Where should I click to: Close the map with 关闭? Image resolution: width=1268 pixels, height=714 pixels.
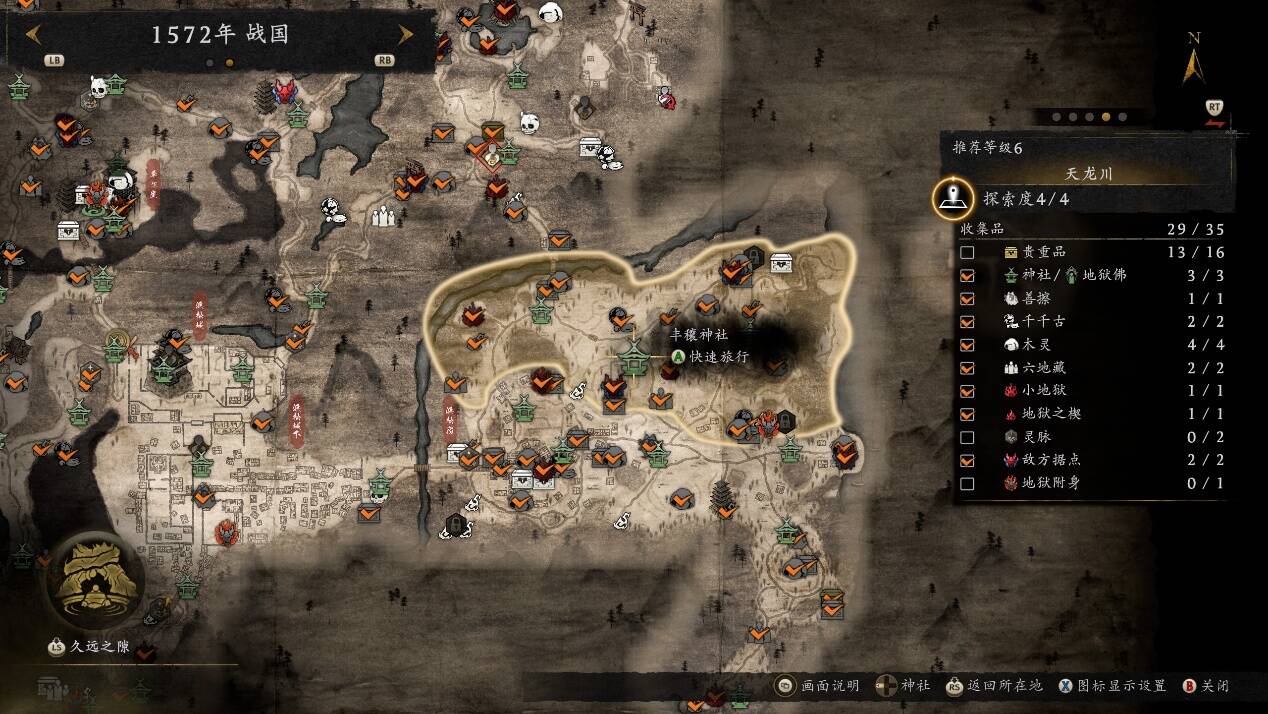click(x=1205, y=686)
